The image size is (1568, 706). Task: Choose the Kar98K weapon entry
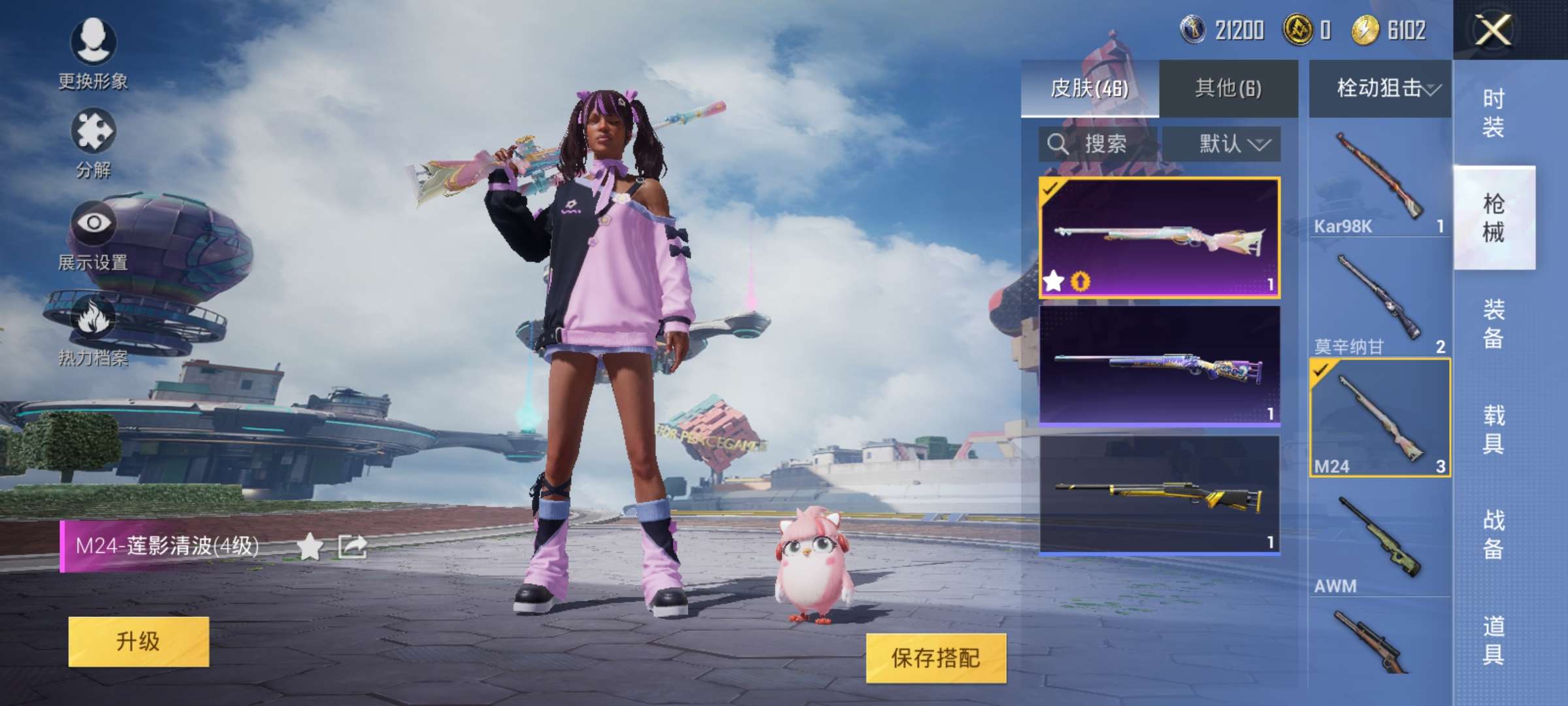click(1380, 180)
